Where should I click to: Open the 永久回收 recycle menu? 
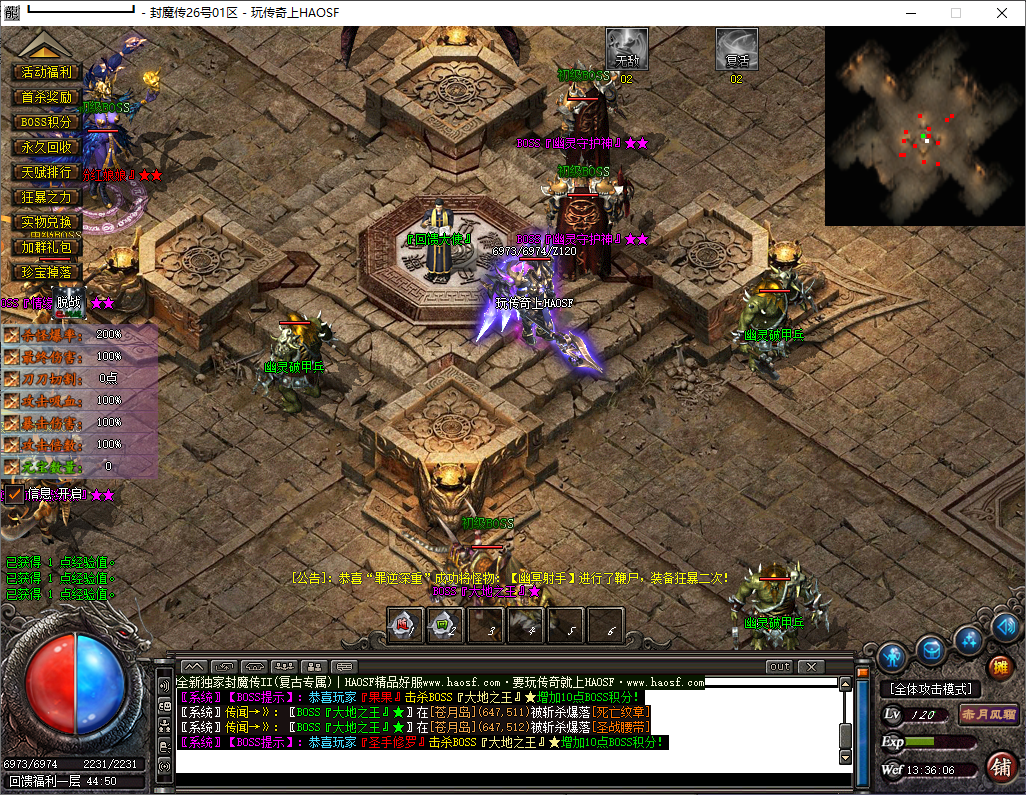coord(46,147)
